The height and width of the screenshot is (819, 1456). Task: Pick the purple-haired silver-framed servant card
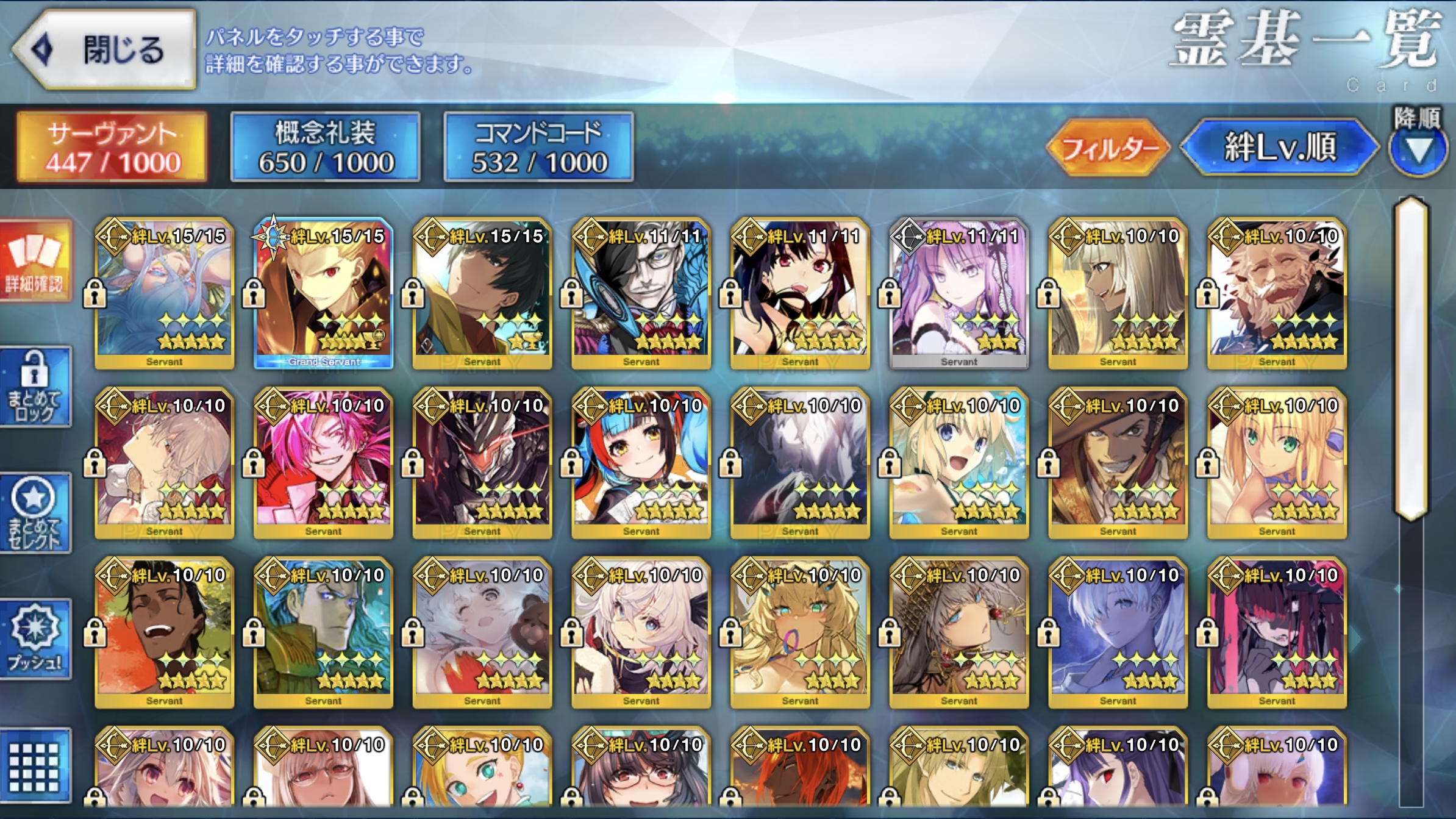tap(959, 294)
